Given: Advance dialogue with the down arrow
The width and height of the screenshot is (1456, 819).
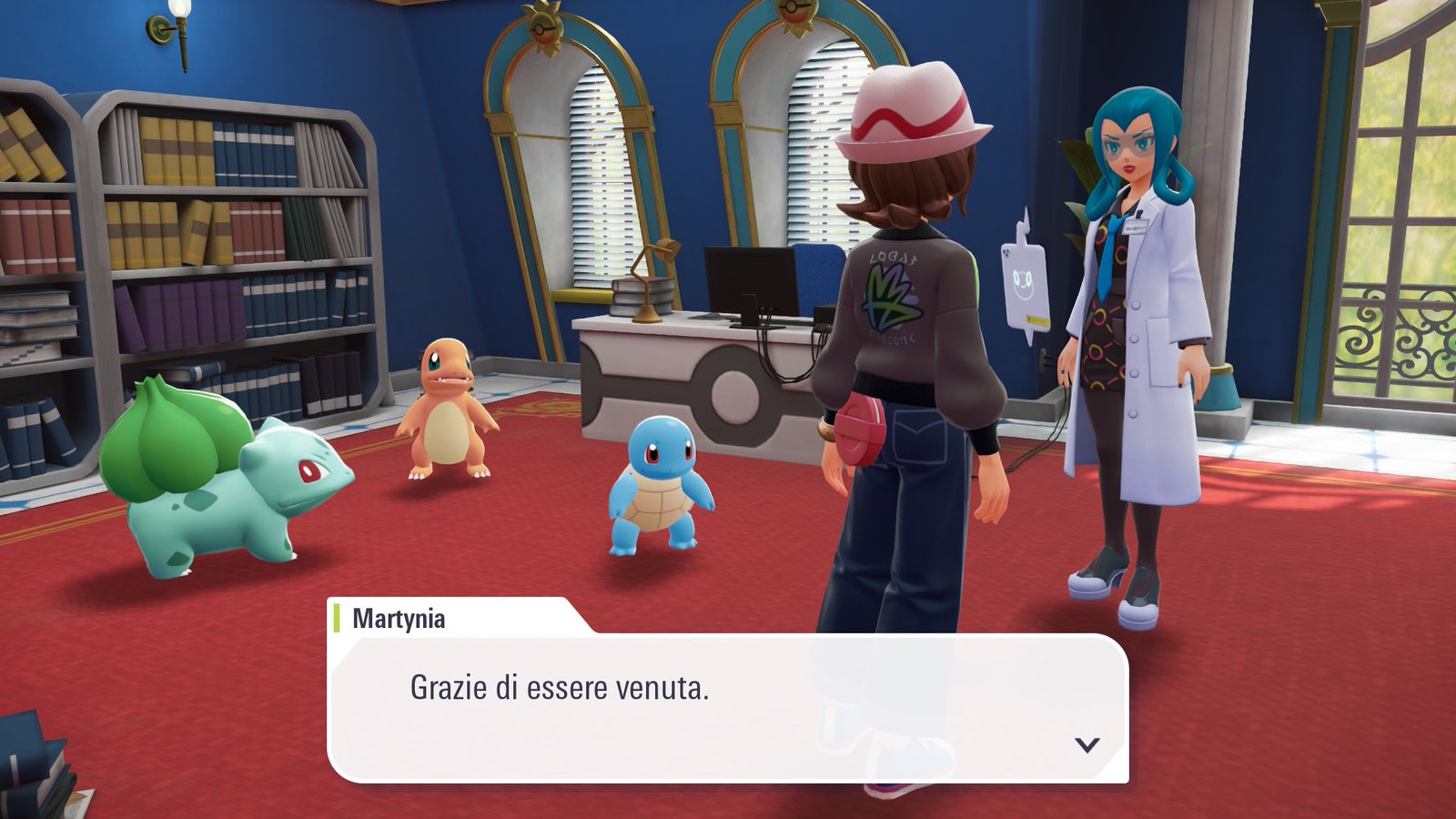Looking at the screenshot, I should (1087, 745).
